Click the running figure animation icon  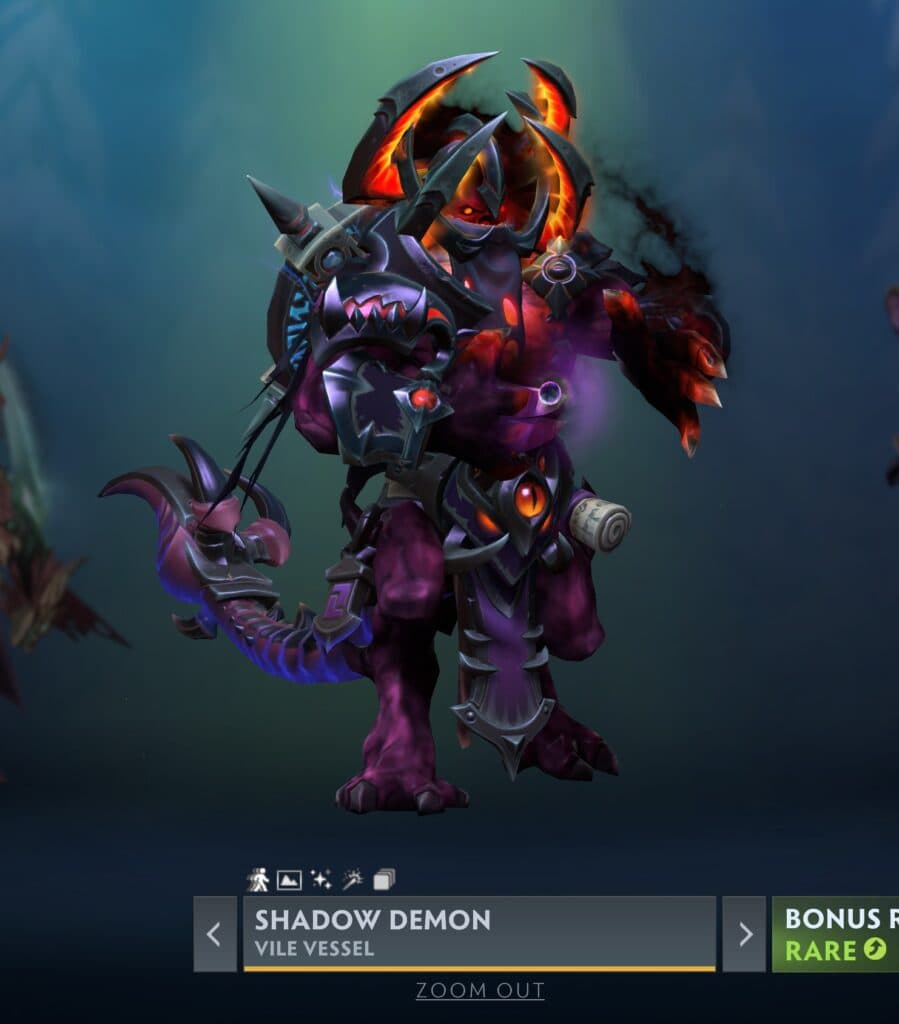pos(259,880)
